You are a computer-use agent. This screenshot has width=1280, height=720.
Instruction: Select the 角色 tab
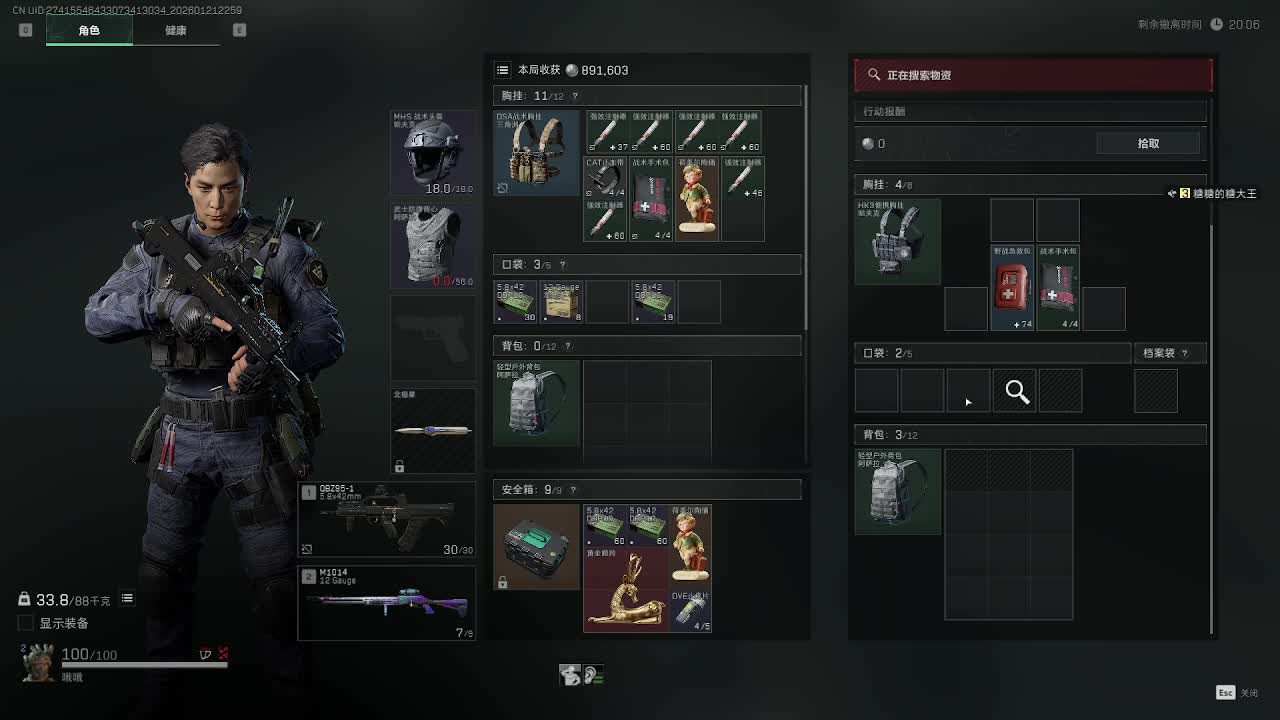tap(89, 30)
